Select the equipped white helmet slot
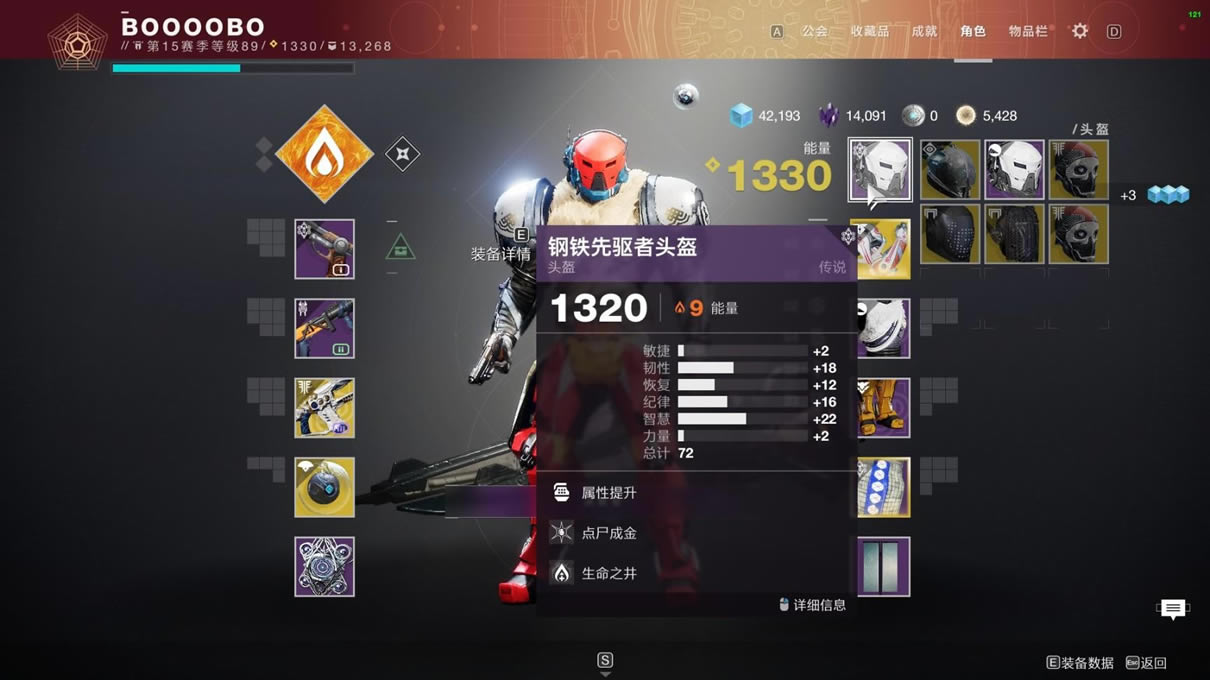Screen dimensions: 1210x680 (880, 170)
